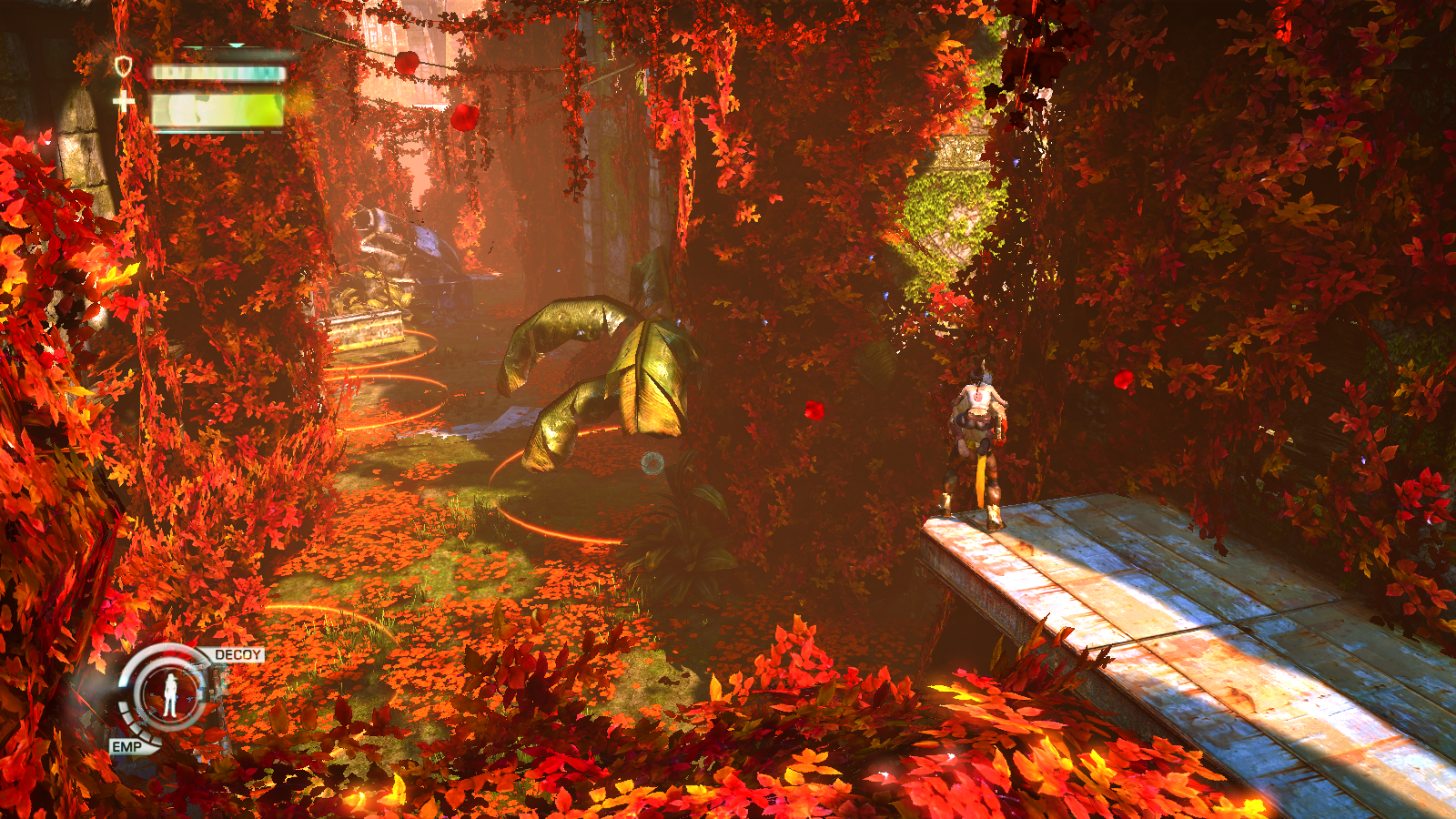Click the health cross icon on the HUD
1456x819 pixels.
124,102
